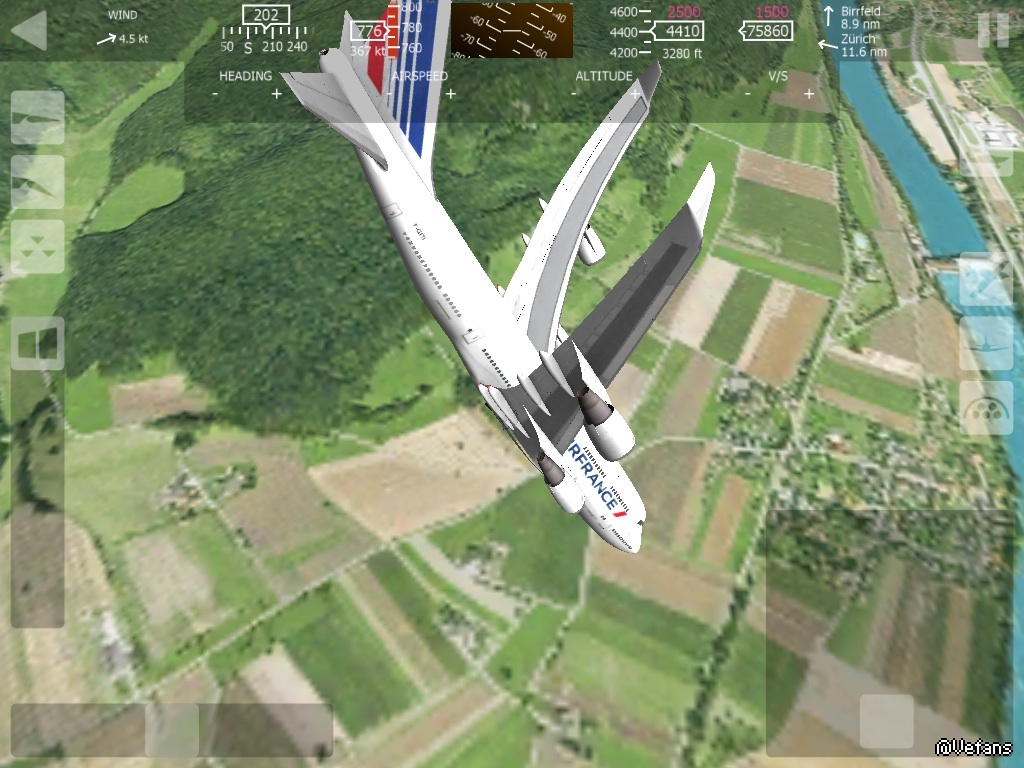Screen dimensions: 1024x768
Task: Tap the flaps extend wing icon
Action: point(38,182)
